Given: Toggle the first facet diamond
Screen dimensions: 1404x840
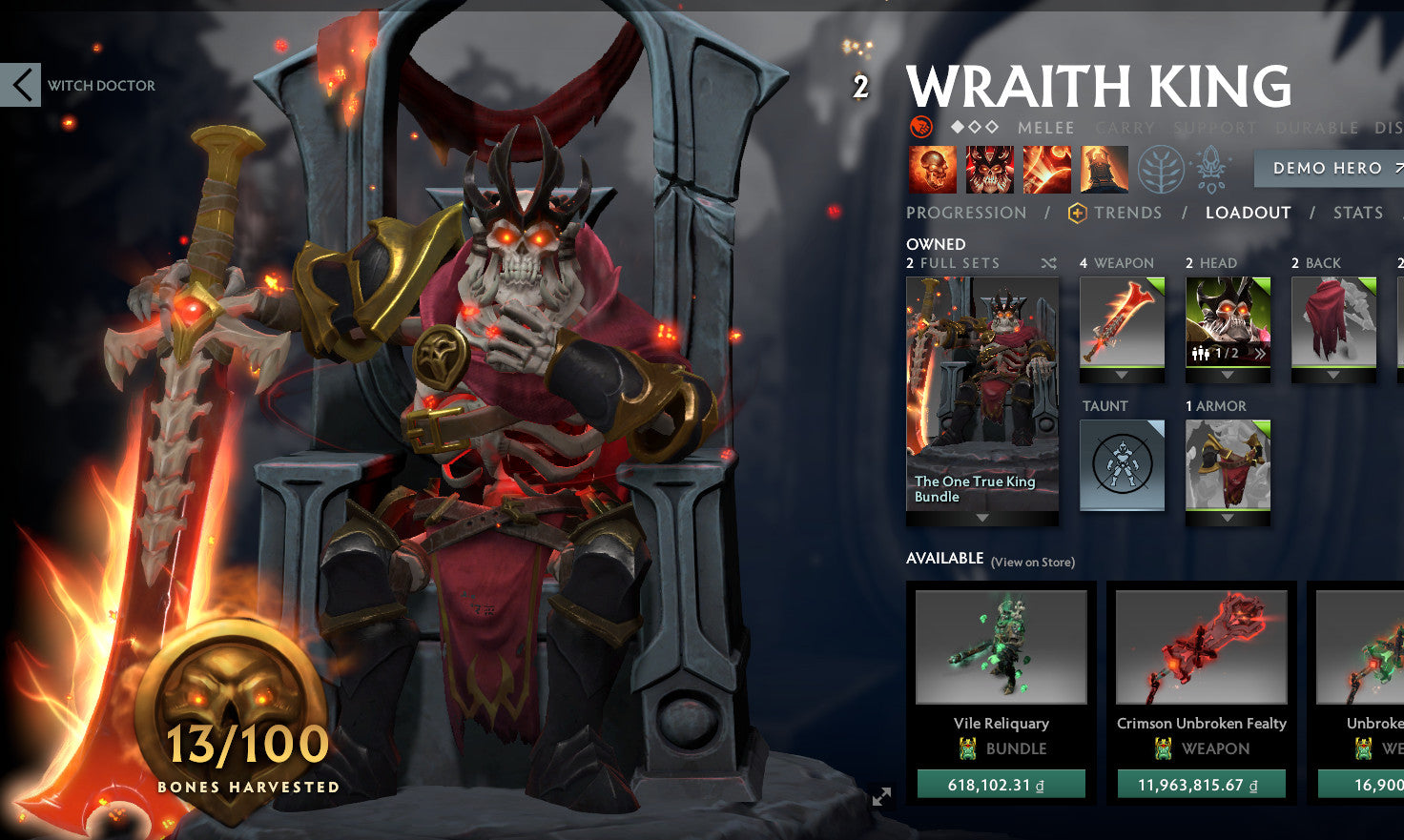Looking at the screenshot, I should click(x=956, y=127).
